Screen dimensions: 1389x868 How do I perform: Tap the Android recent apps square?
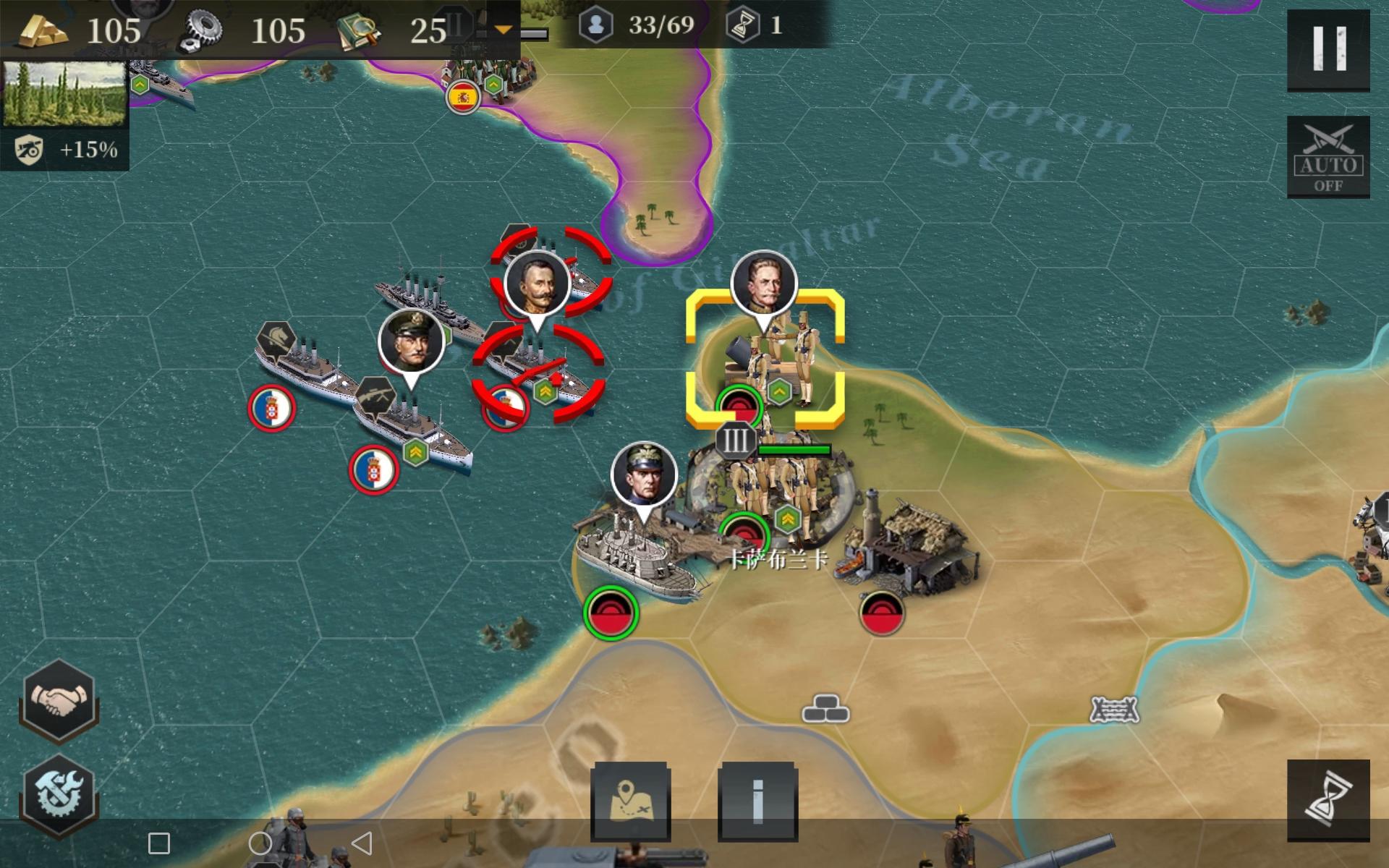[159, 843]
